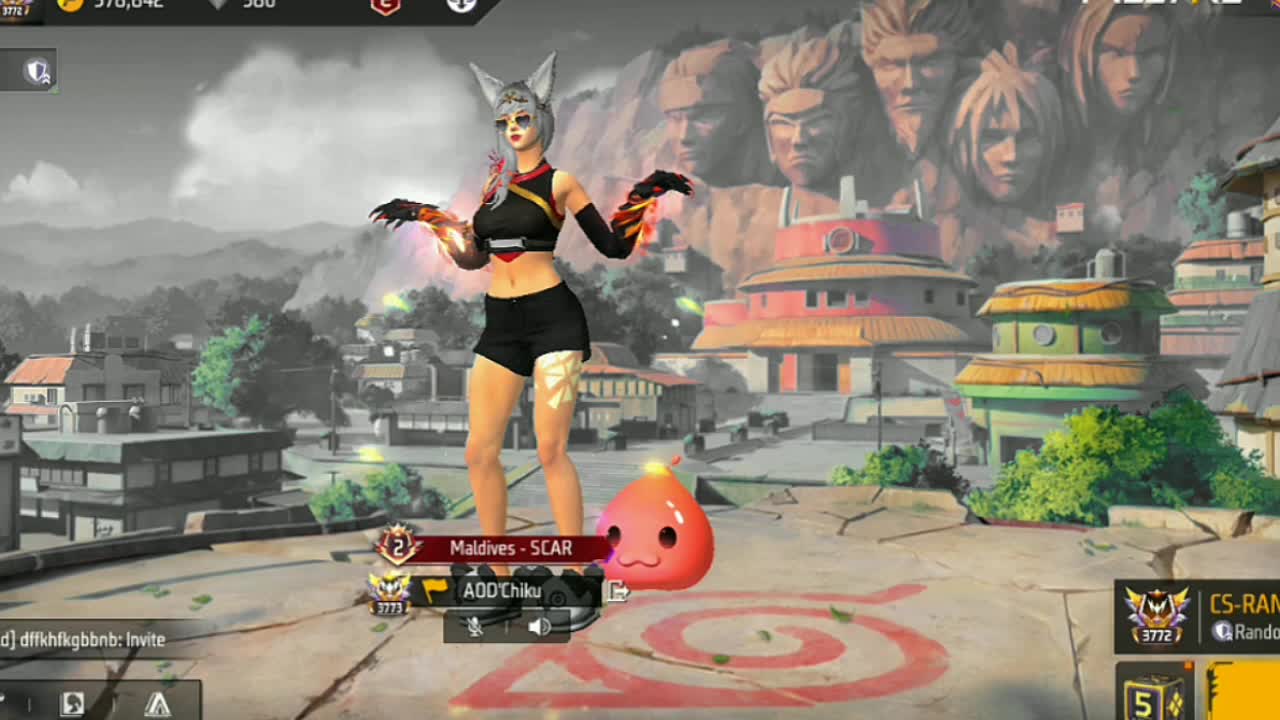Open the character portrait icon

click(72, 703)
